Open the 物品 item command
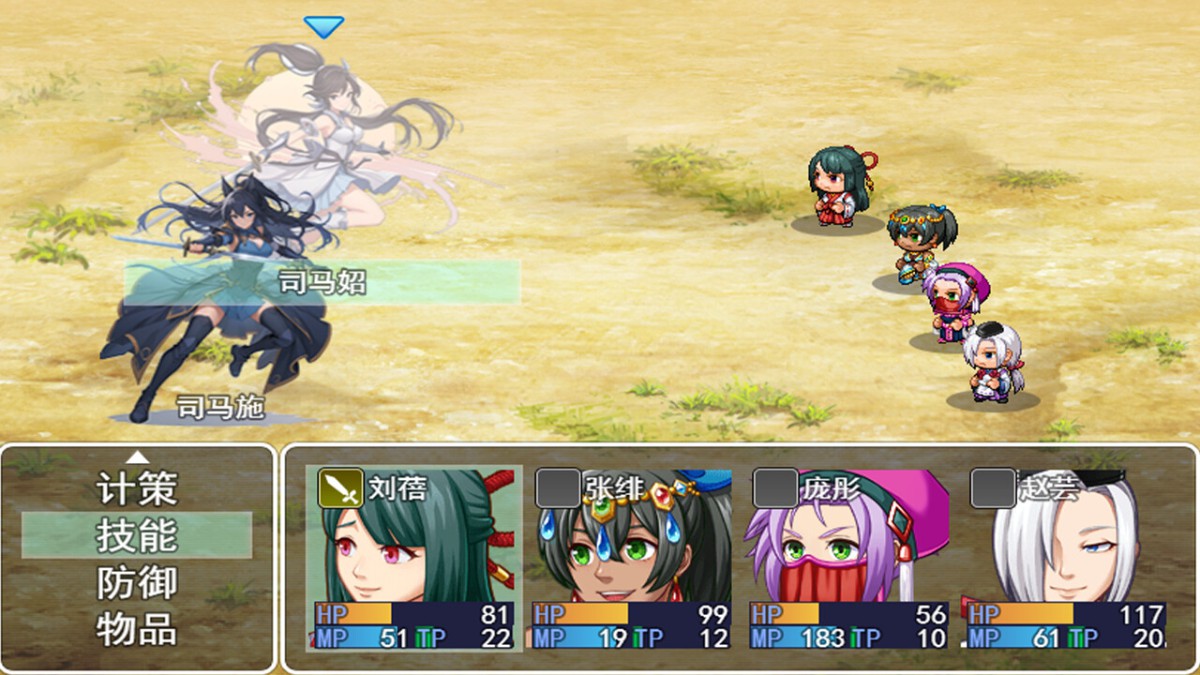This screenshot has height=675, width=1200. (x=137, y=629)
